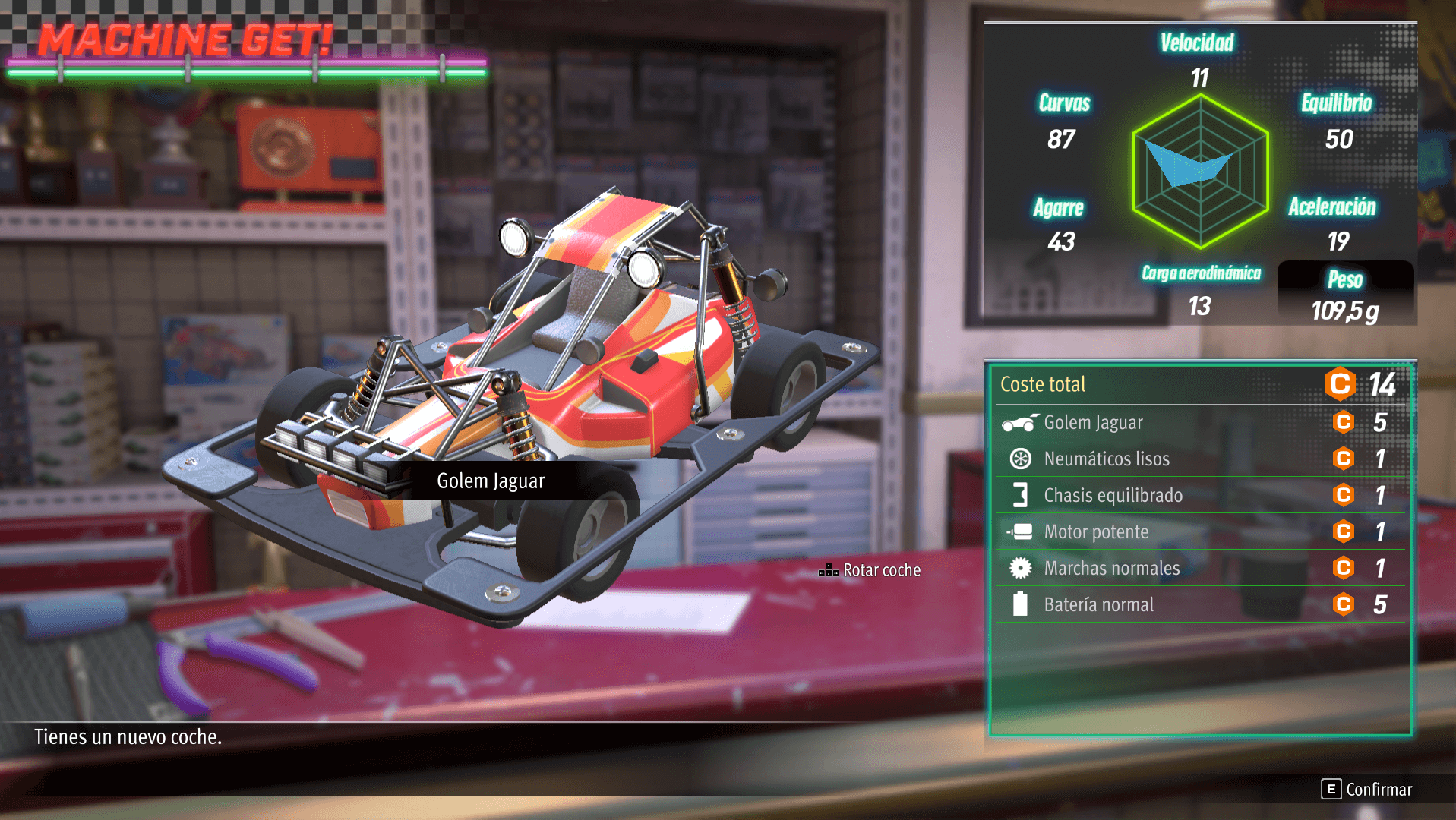The width and height of the screenshot is (1456, 820).
Task: Pick the Motor potente part row
Action: click(1200, 532)
